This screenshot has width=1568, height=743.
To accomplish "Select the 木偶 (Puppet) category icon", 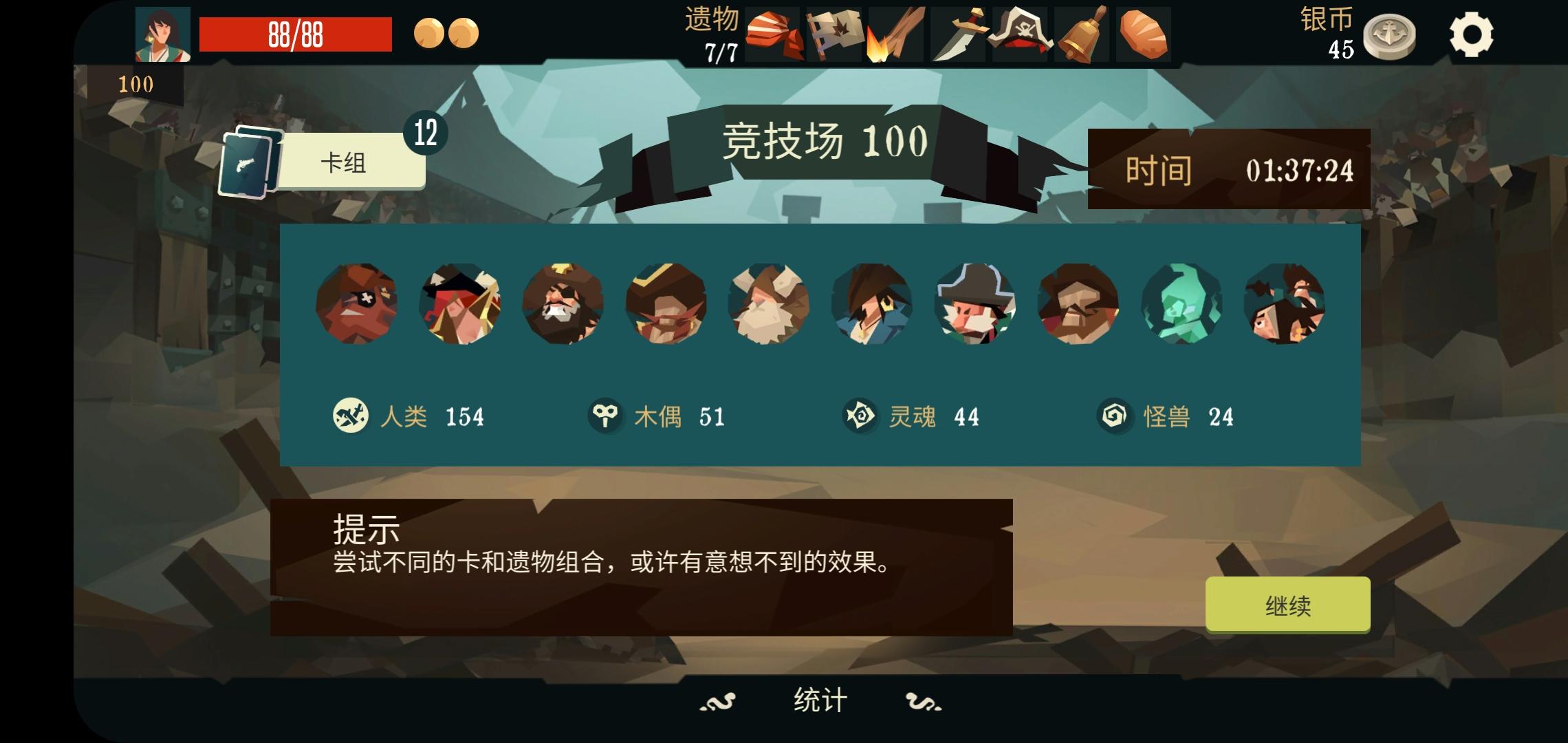I will [x=604, y=415].
